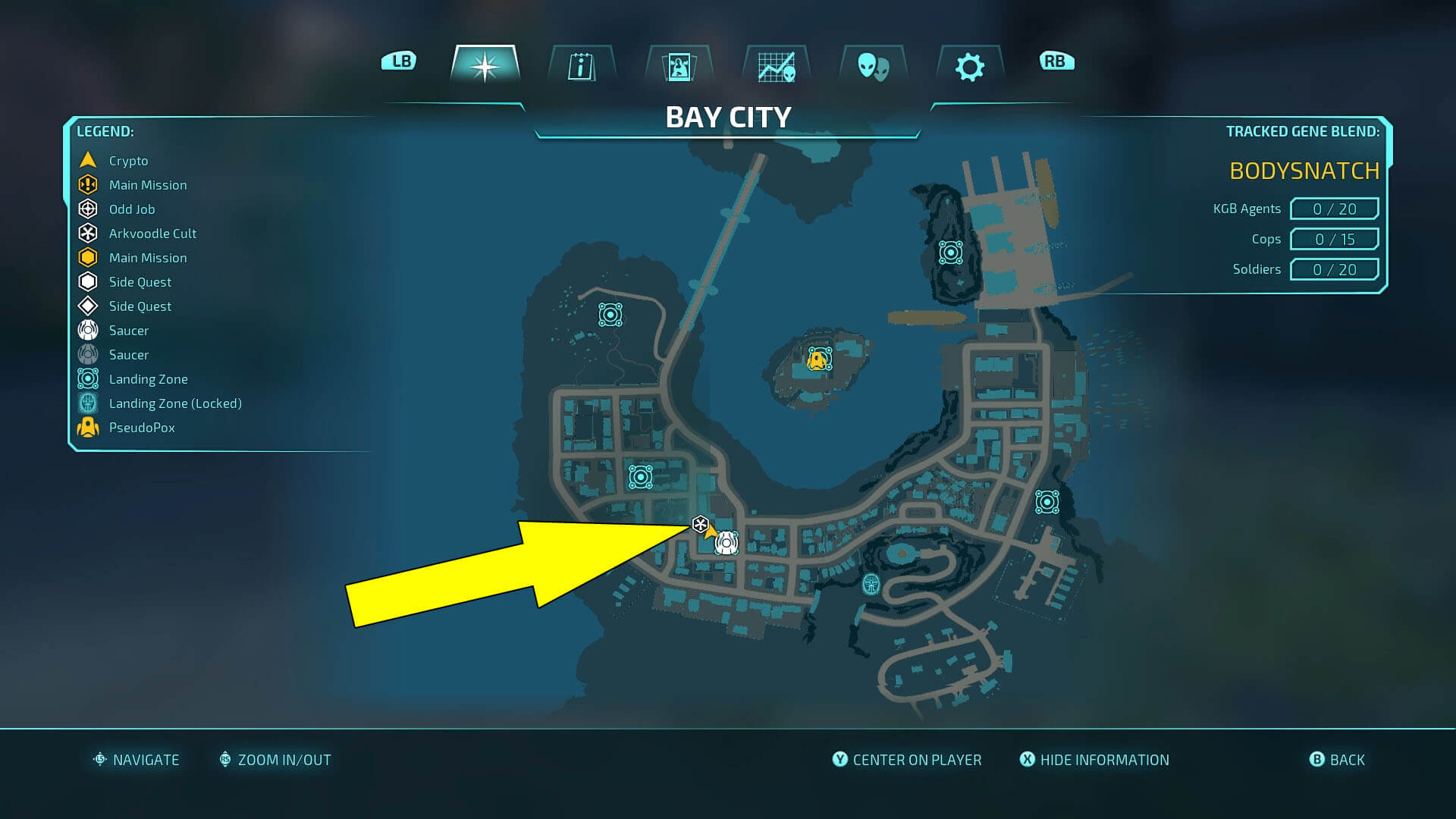Open the alien masks tab
Image resolution: width=1456 pixels, height=819 pixels.
[873, 66]
